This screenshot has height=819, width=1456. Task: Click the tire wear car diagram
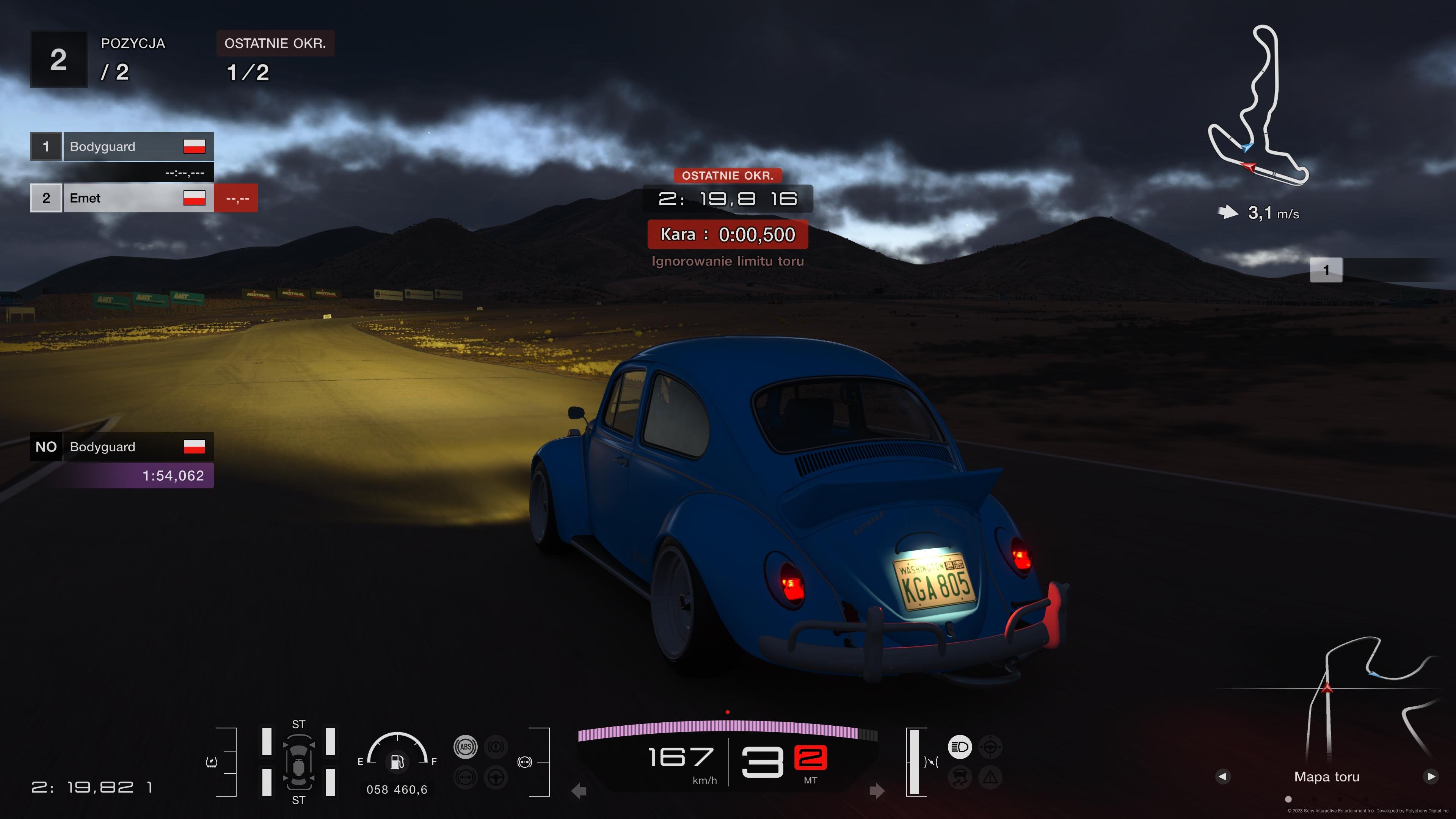tap(298, 762)
